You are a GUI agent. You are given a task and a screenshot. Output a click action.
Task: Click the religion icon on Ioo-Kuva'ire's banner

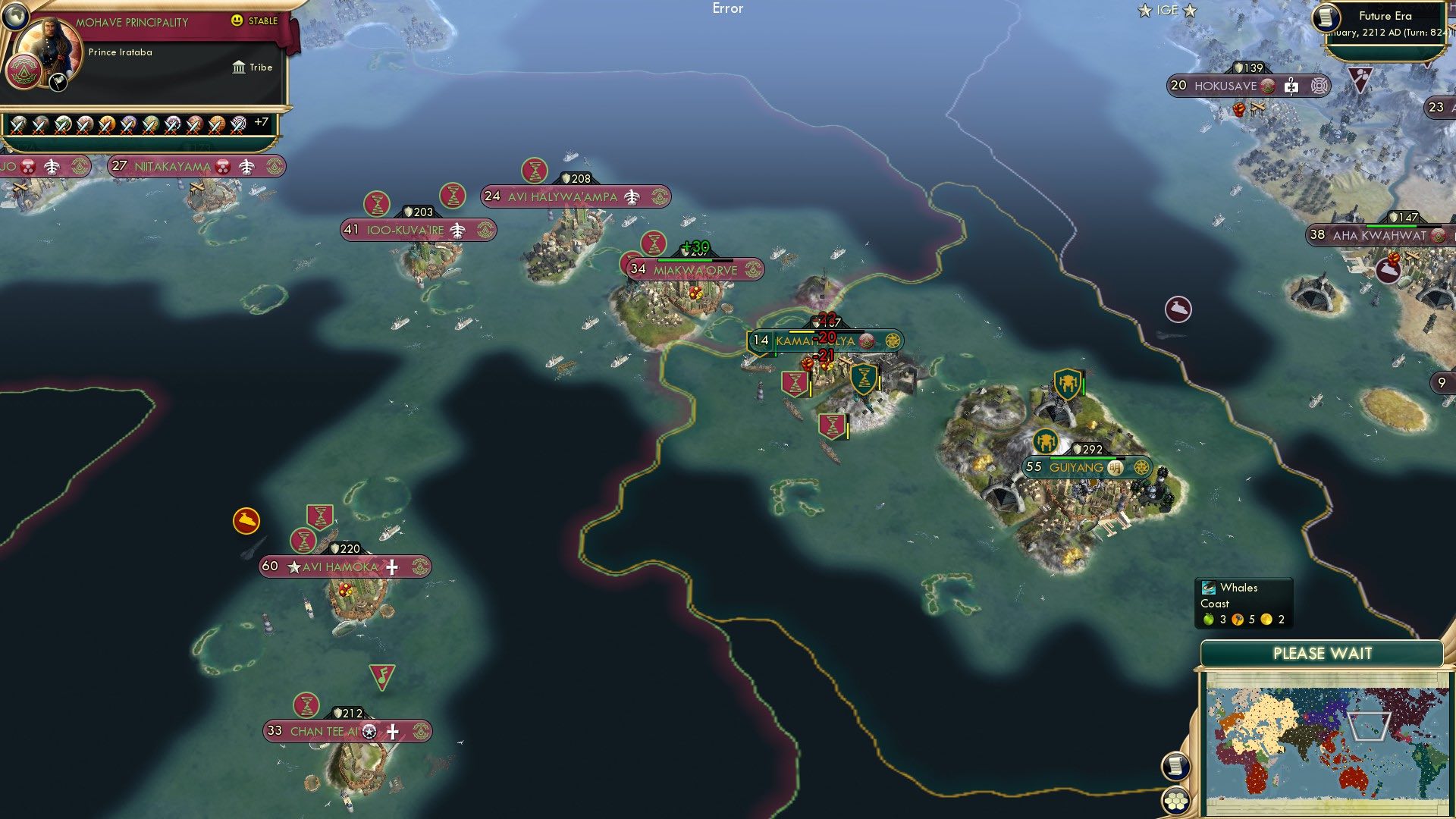[485, 230]
